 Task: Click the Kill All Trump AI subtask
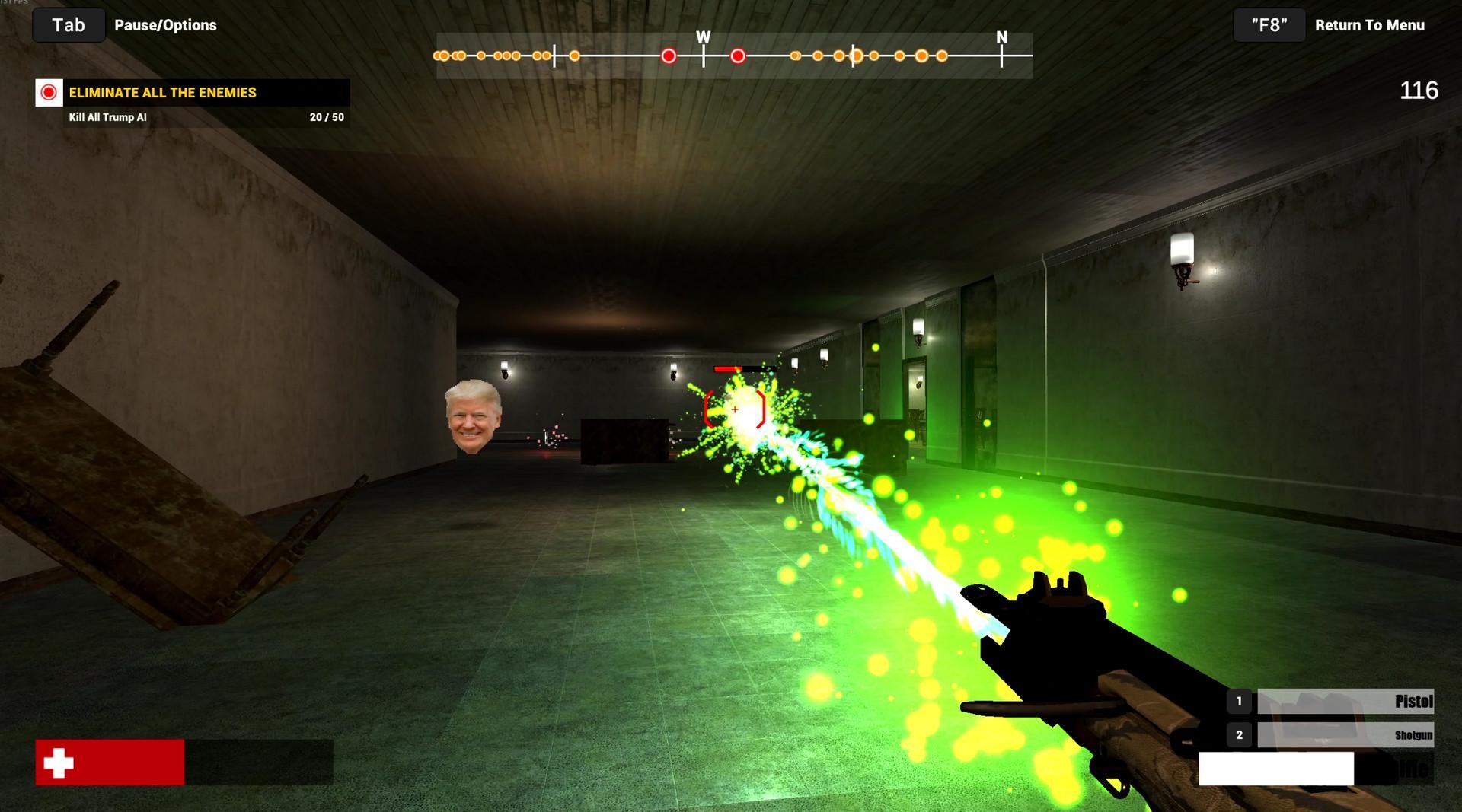107,118
